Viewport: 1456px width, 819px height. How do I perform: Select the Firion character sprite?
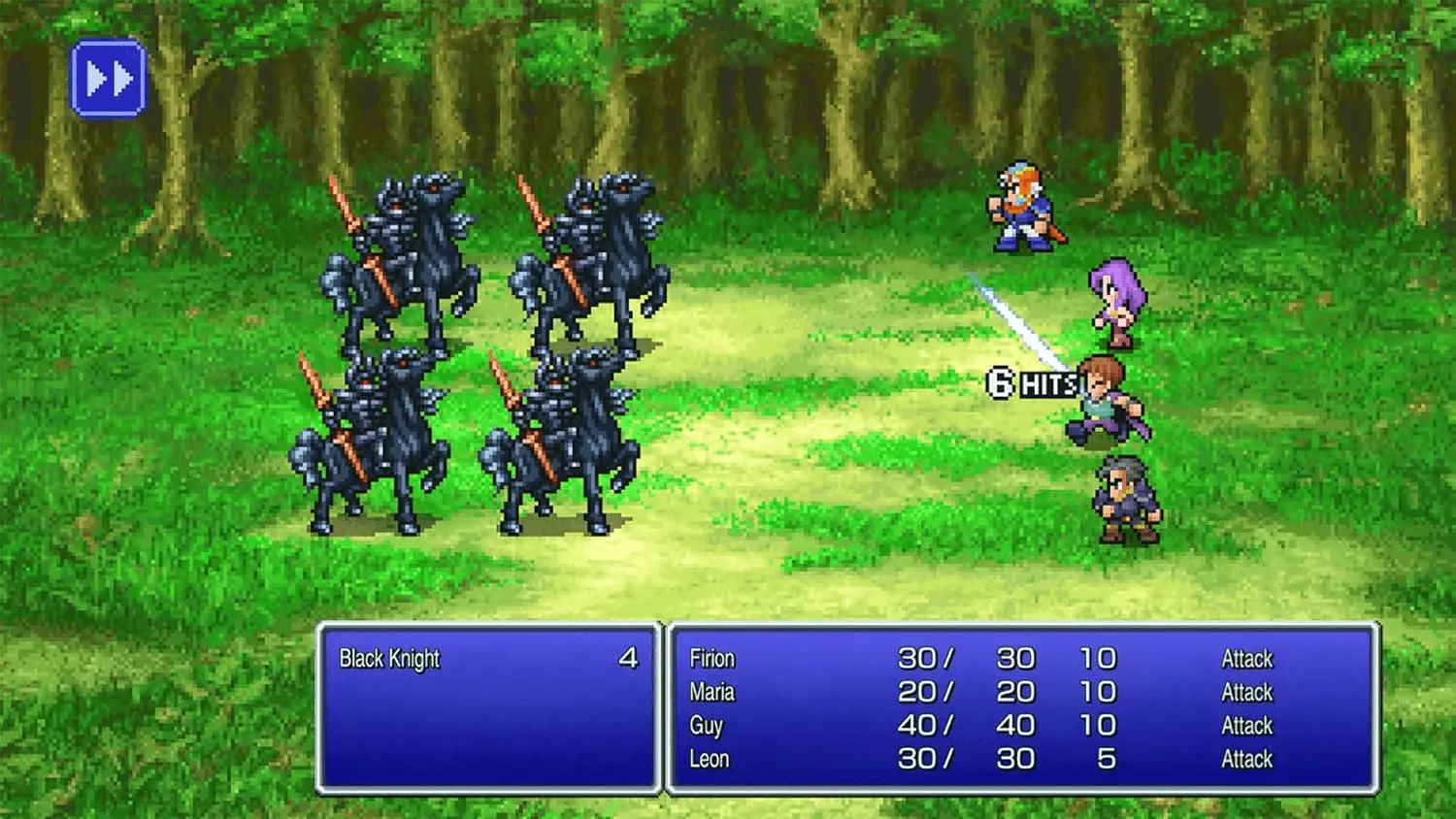pos(1021,209)
